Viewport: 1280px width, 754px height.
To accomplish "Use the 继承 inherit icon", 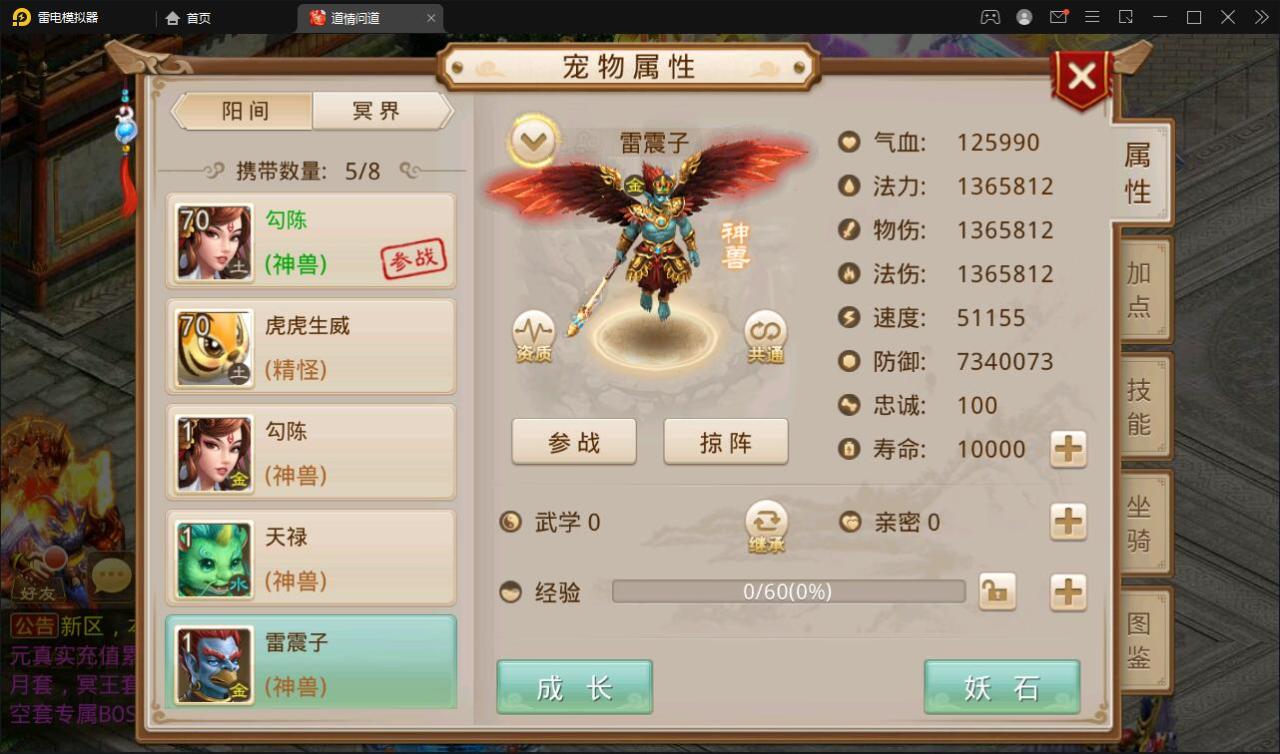I will click(x=765, y=522).
